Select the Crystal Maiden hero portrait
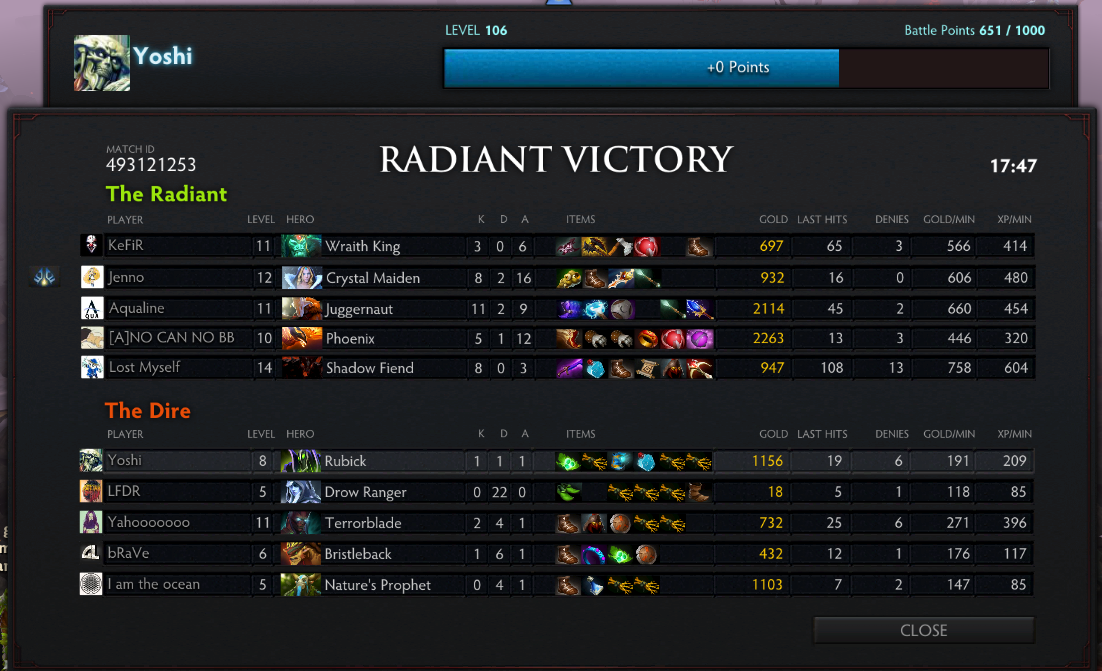 click(301, 277)
